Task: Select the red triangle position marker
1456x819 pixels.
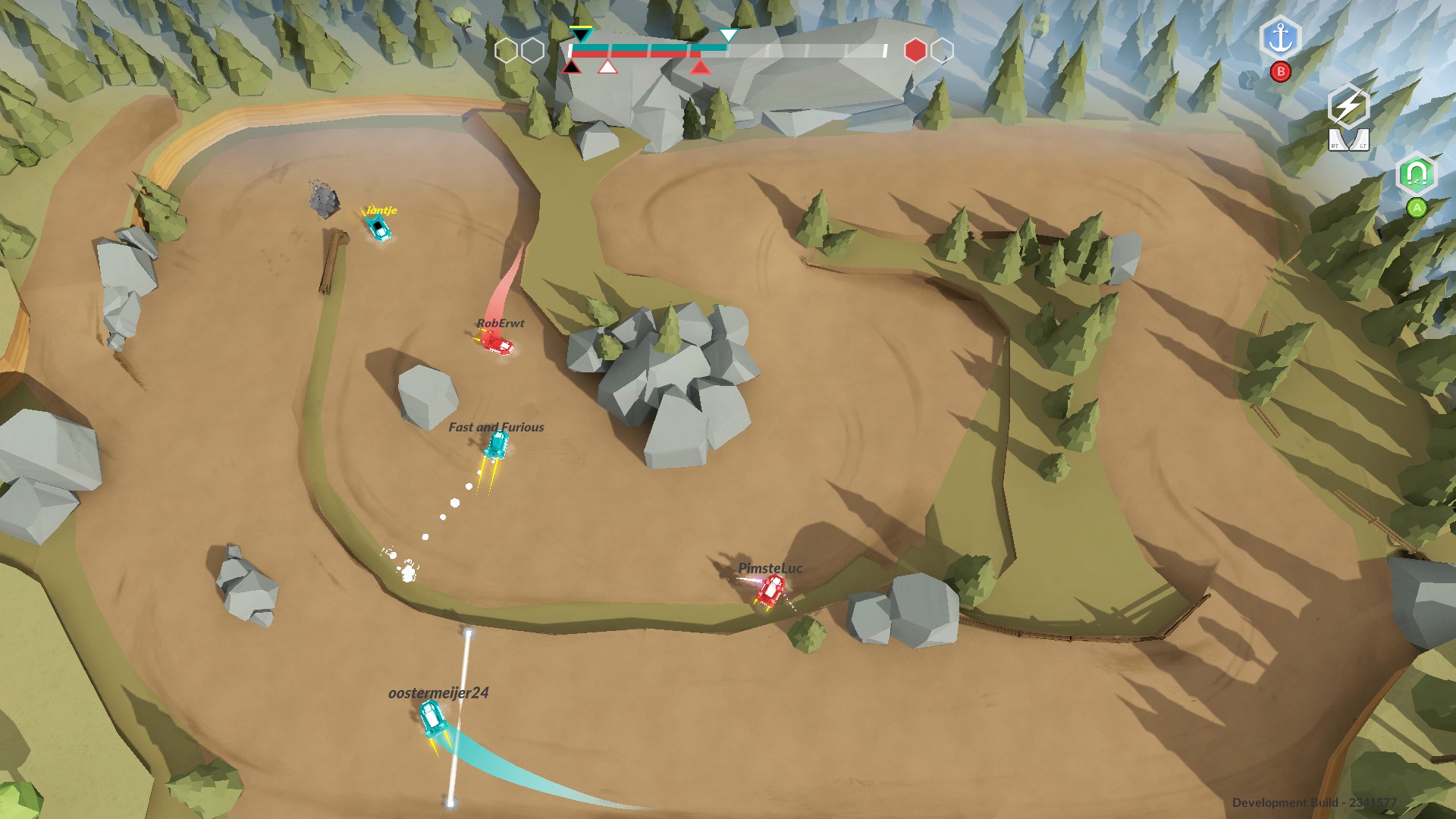Action: (x=700, y=67)
